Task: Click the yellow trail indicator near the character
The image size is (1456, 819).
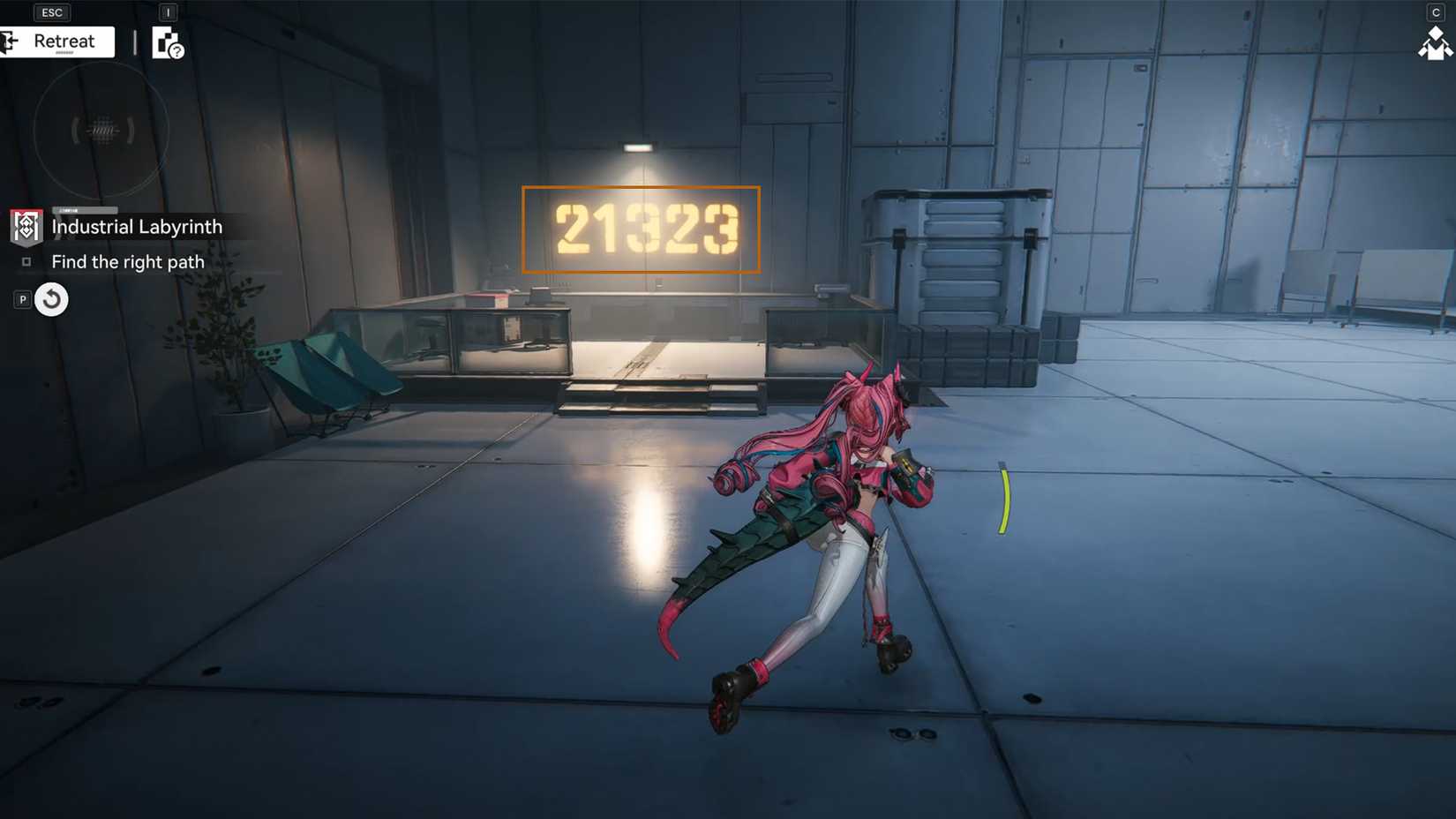Action: 1006,499
